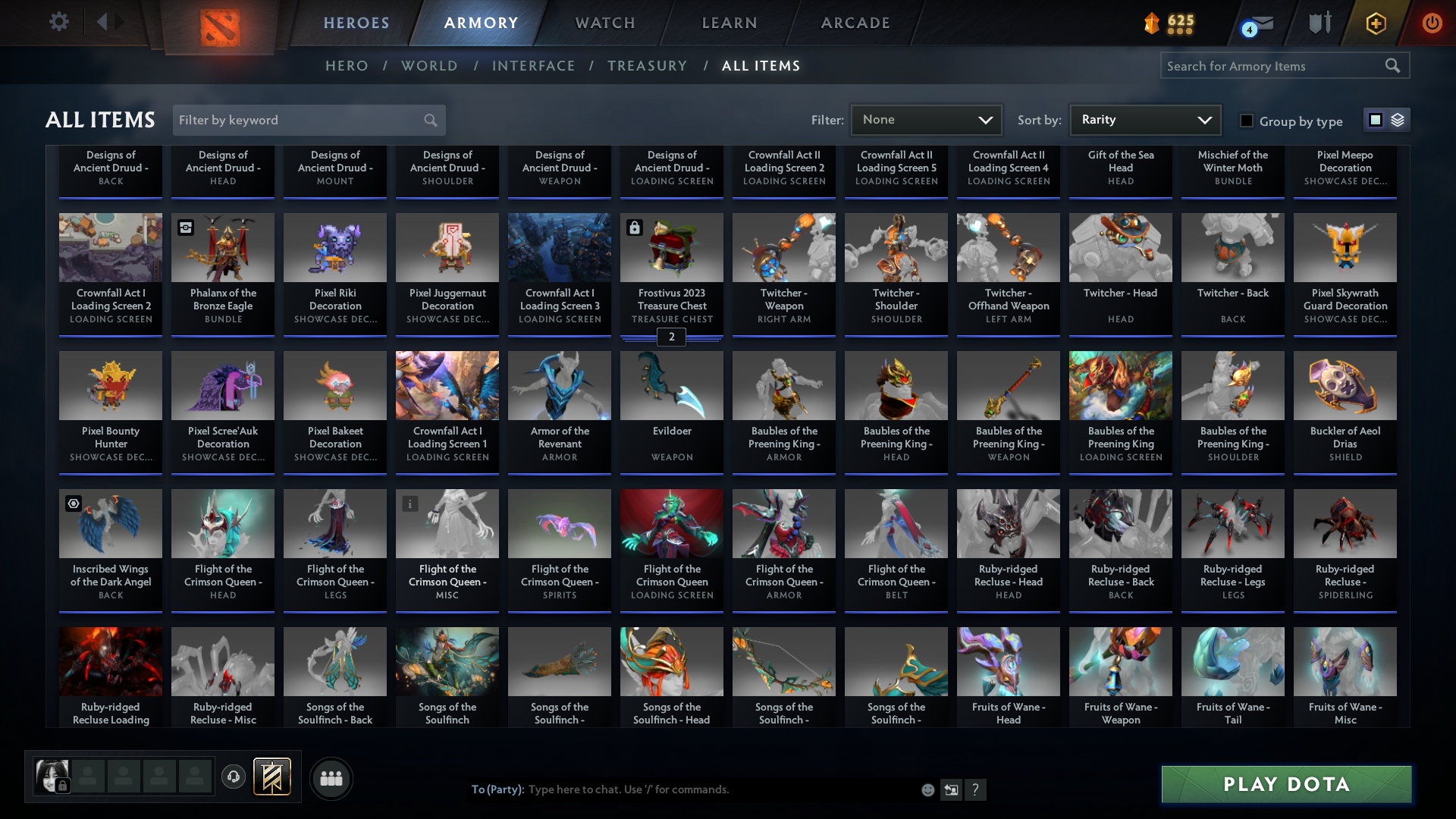The image size is (1456, 819).
Task: Click the PLAY DOTA button
Action: tap(1285, 784)
